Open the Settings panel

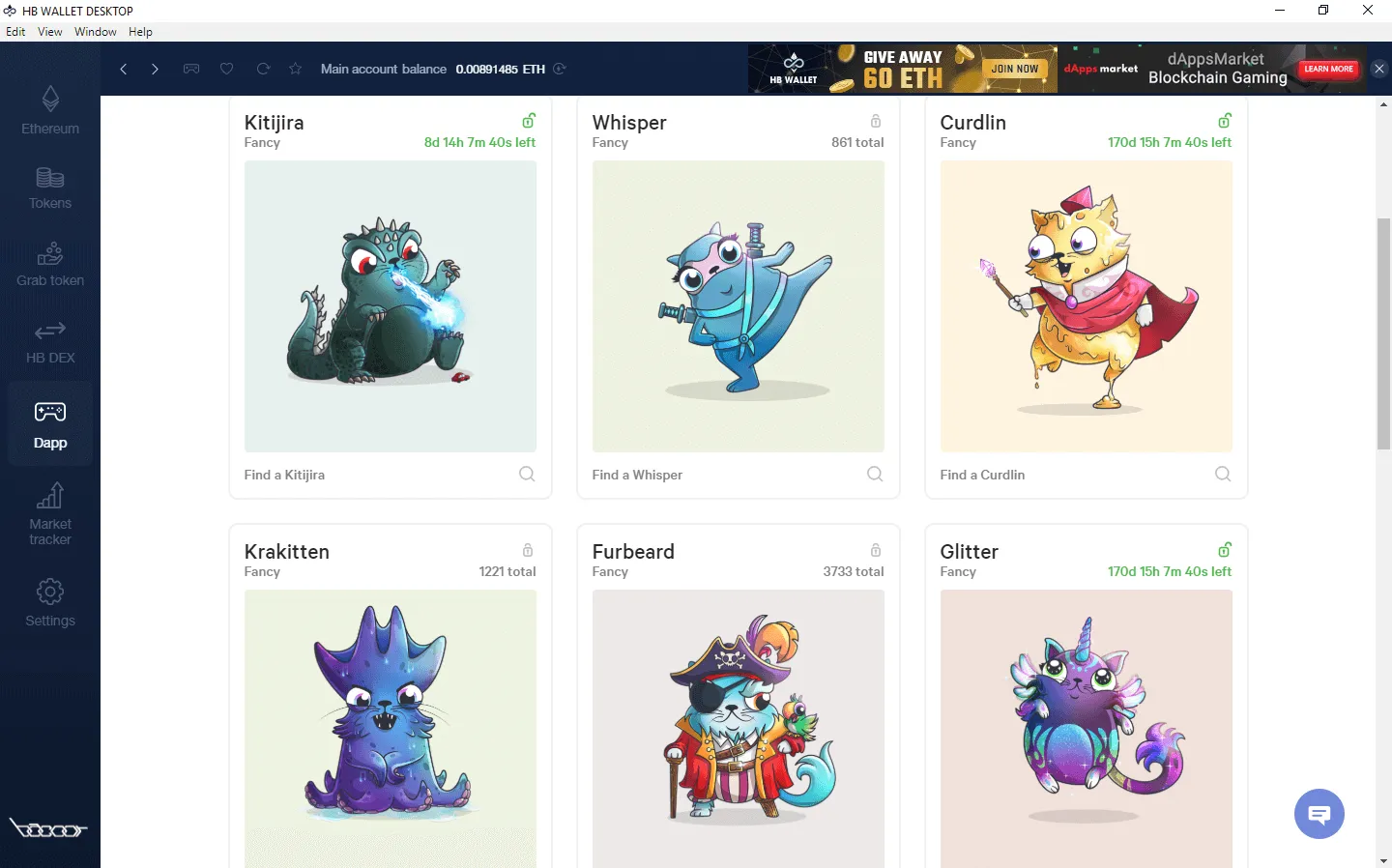(x=49, y=603)
